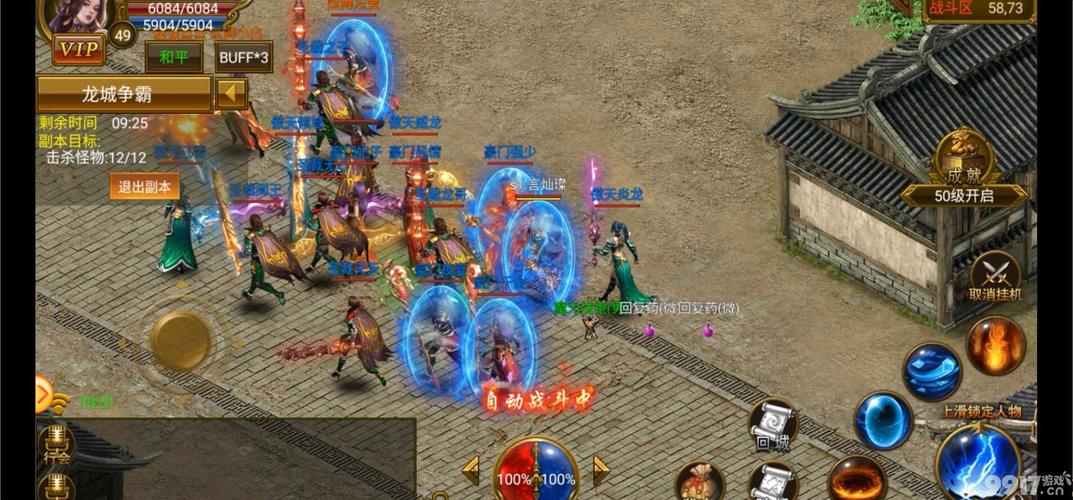The width and height of the screenshot is (1073, 500).
Task: Cancel auto-battle with 取消挂机
Action: (x=995, y=276)
